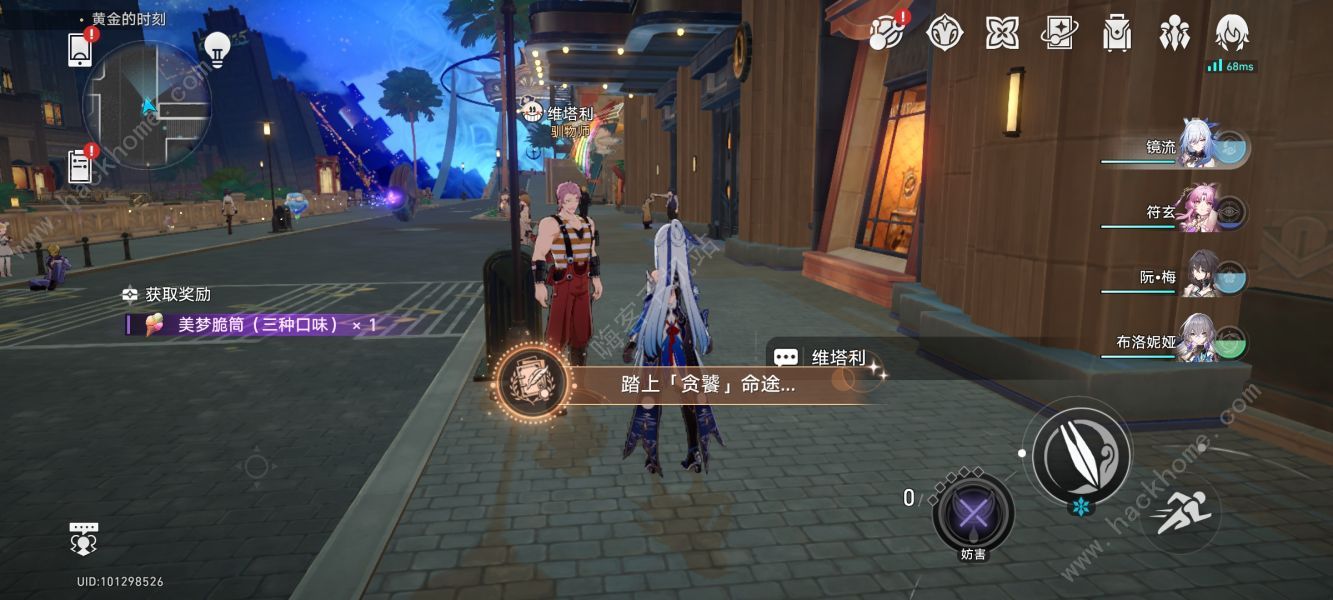Open the orbit-nodes icon with red alert
1333x600 pixels.
click(886, 33)
